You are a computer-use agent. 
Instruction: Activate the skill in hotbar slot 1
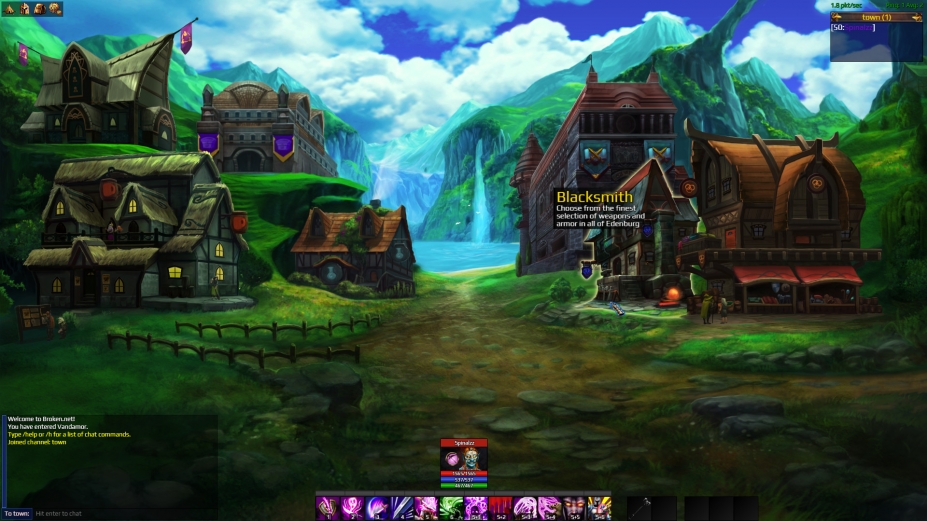click(x=326, y=507)
